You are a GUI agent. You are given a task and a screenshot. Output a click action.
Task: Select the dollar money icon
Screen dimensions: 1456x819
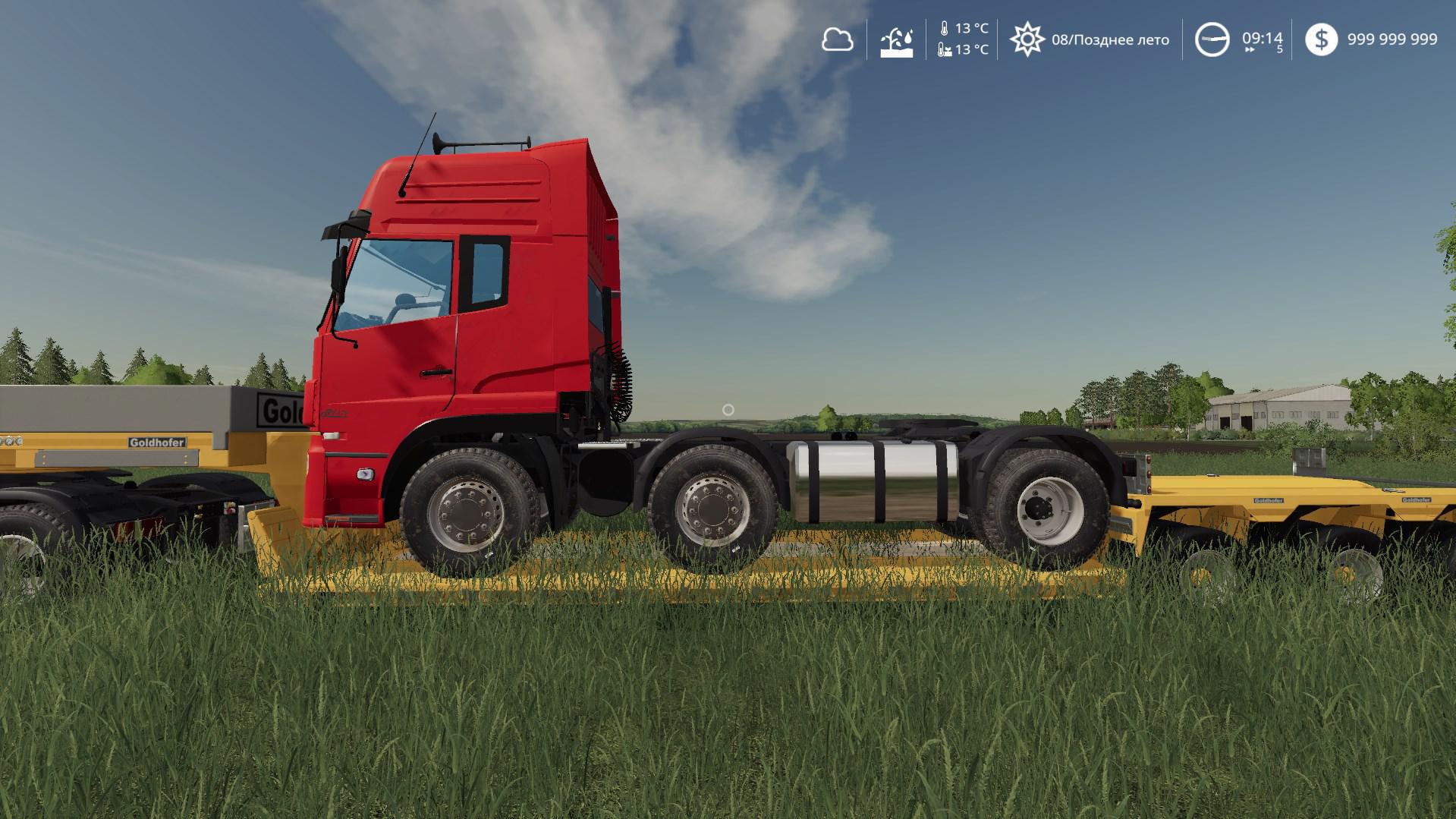click(1321, 39)
